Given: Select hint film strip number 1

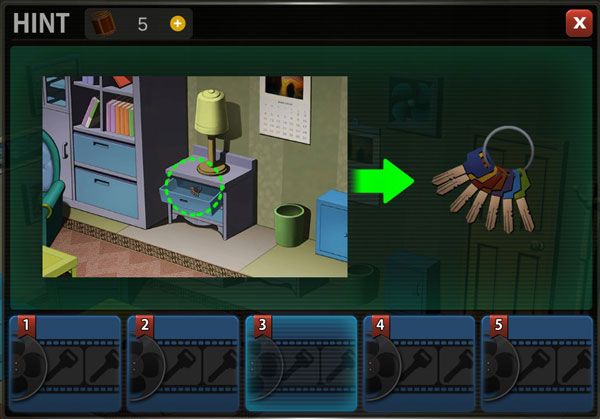Looking at the screenshot, I should click(64, 362).
